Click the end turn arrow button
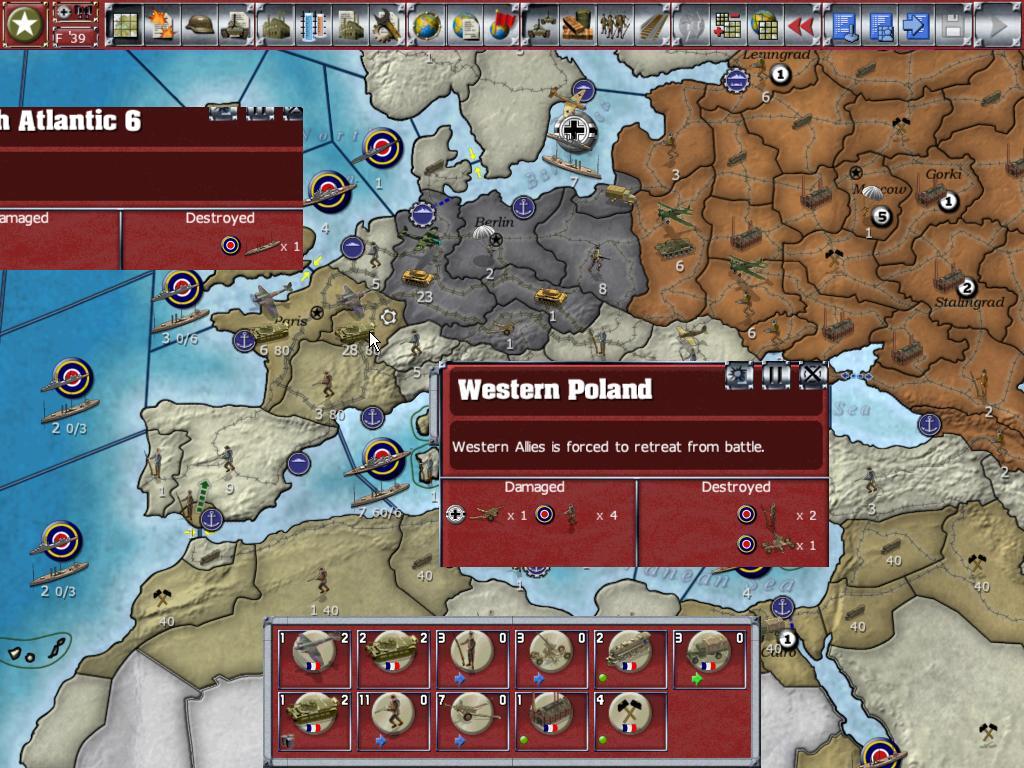This screenshot has width=1024, height=768. (996, 24)
